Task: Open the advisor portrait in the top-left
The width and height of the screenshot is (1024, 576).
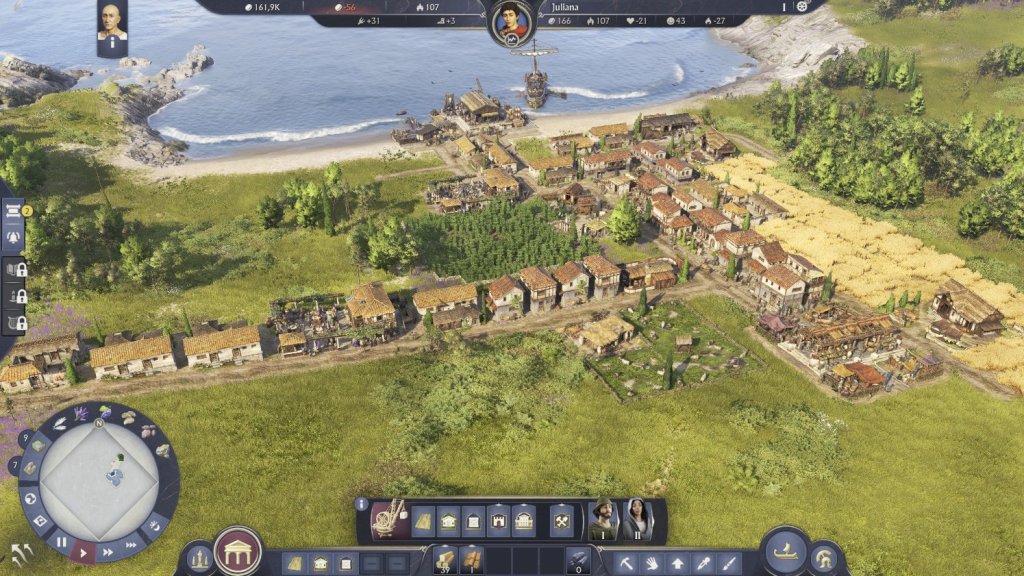Action: (112, 22)
